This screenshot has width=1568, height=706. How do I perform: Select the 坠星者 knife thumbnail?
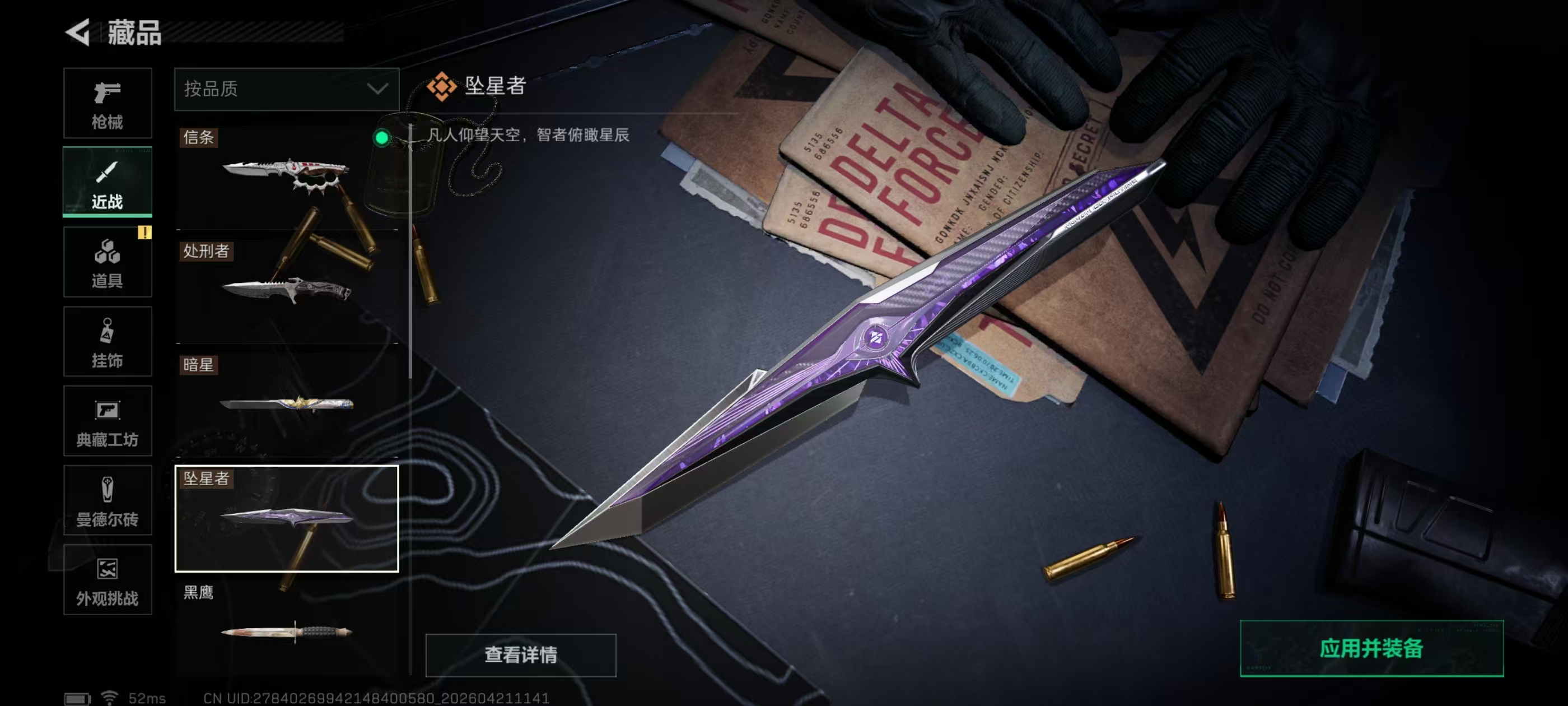[286, 518]
